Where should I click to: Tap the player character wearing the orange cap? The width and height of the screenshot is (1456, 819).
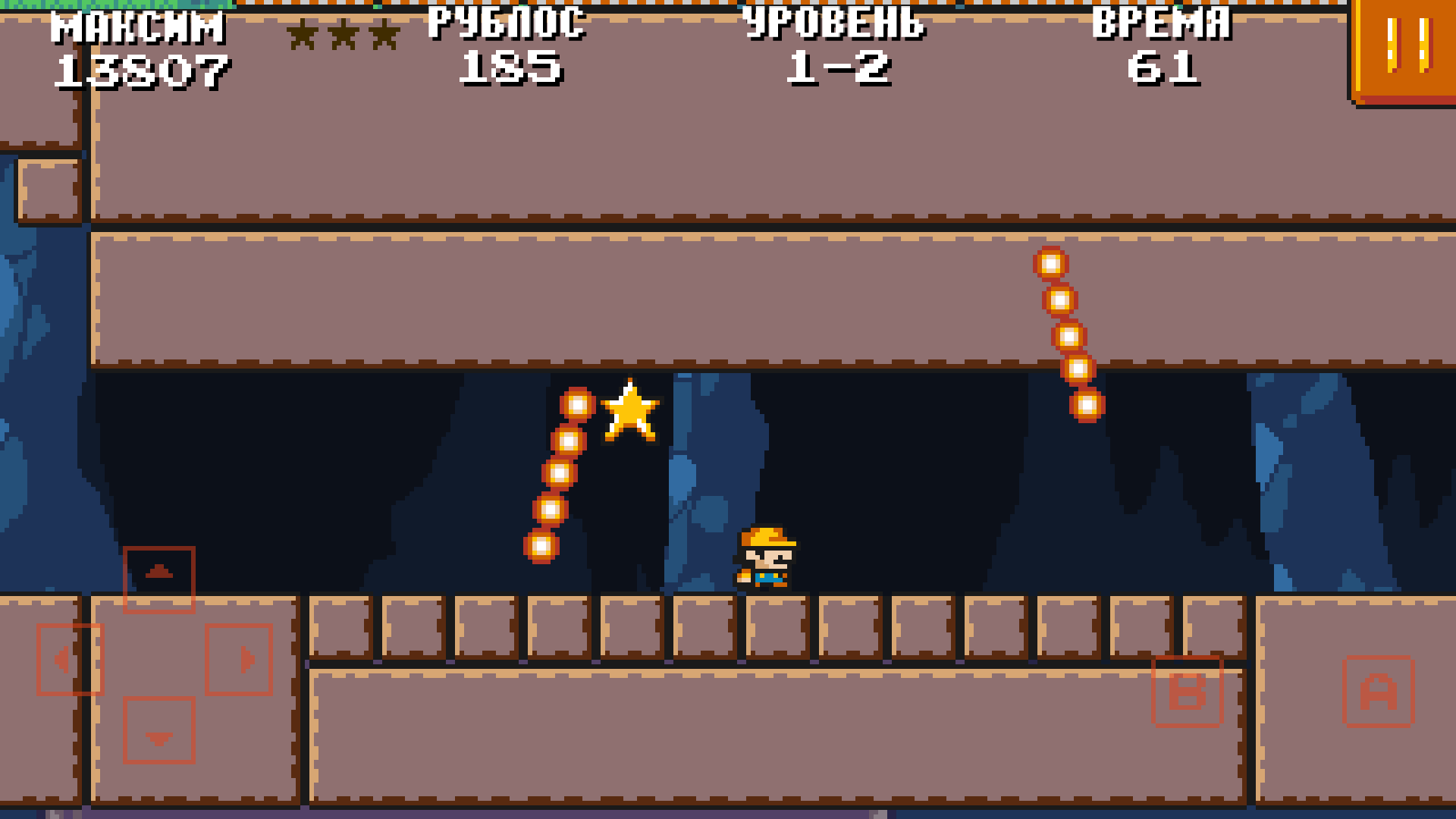(x=766, y=557)
